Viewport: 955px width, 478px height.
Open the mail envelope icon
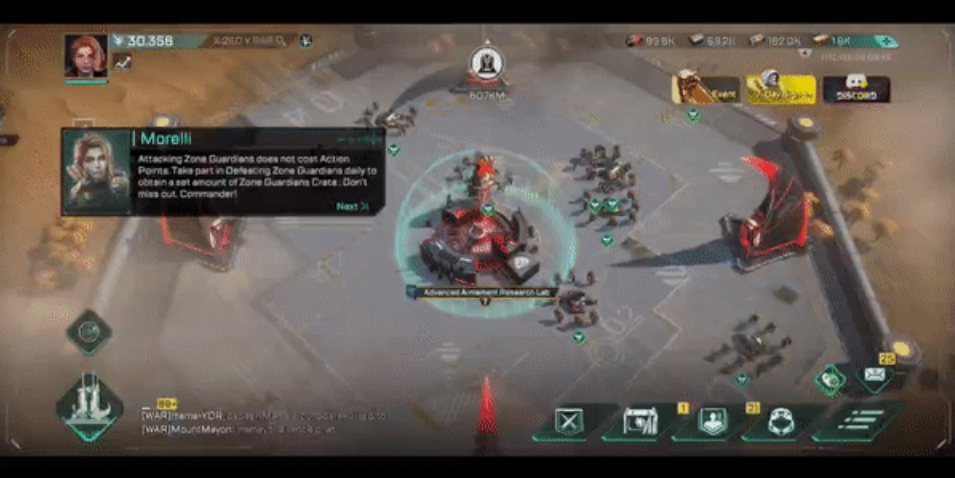pyautogui.click(x=874, y=374)
